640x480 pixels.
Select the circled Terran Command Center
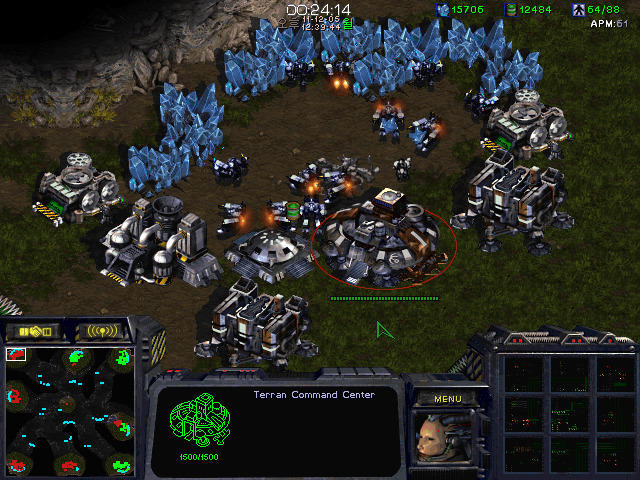click(384, 242)
